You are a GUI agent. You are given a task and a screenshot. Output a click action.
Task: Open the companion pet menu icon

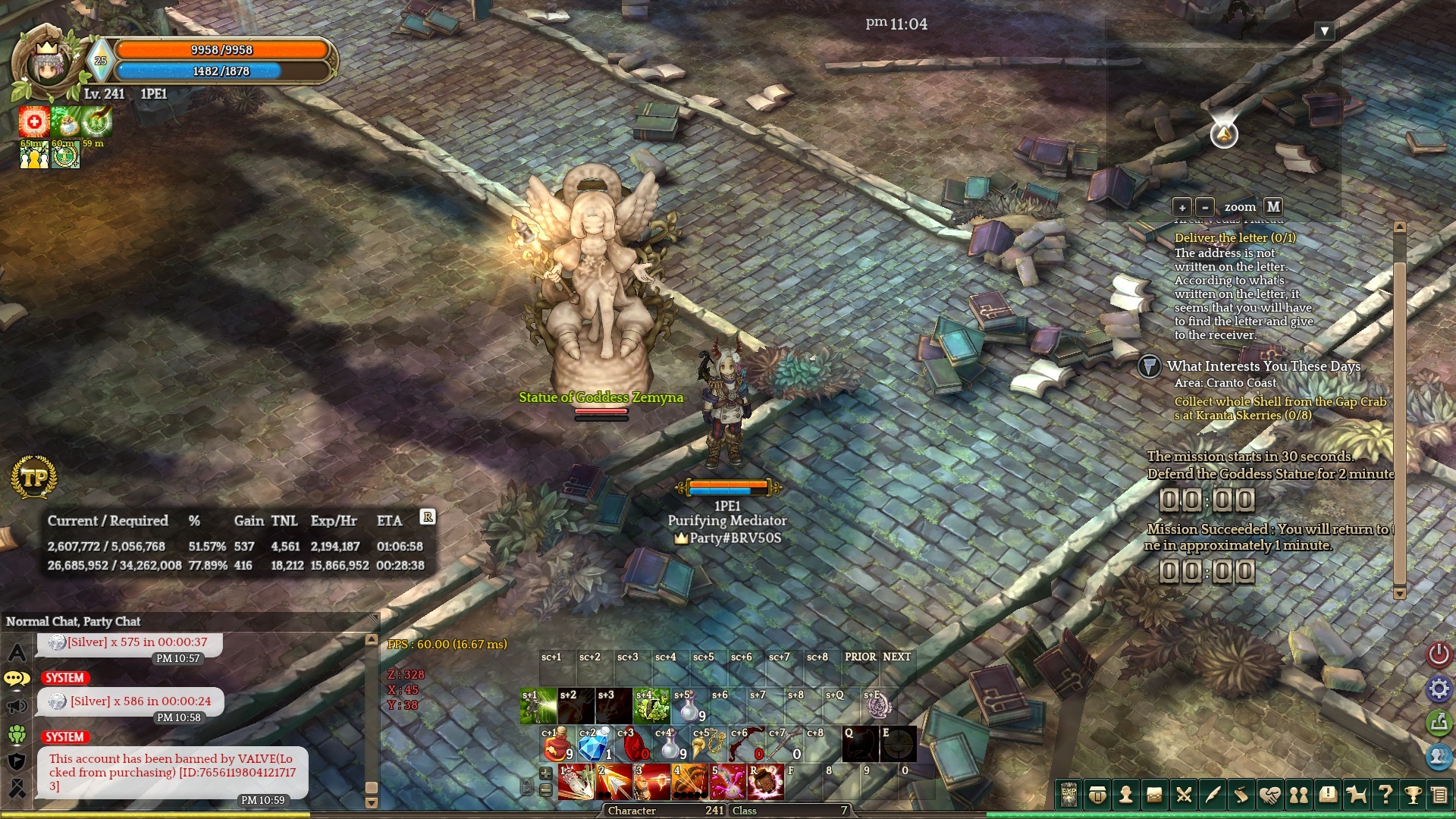pos(1356,795)
